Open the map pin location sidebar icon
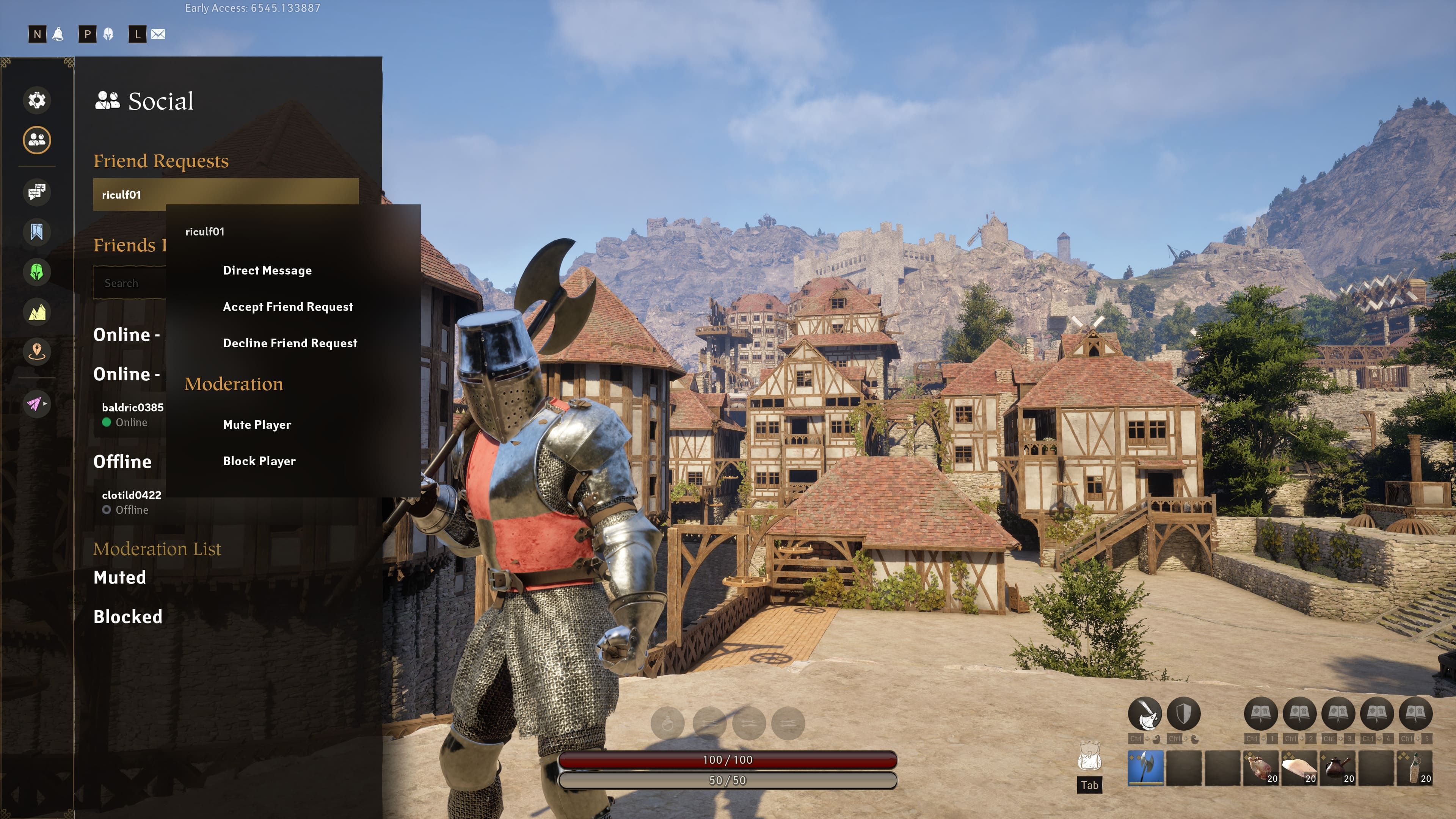This screenshot has width=1456, height=819. pos(37,351)
